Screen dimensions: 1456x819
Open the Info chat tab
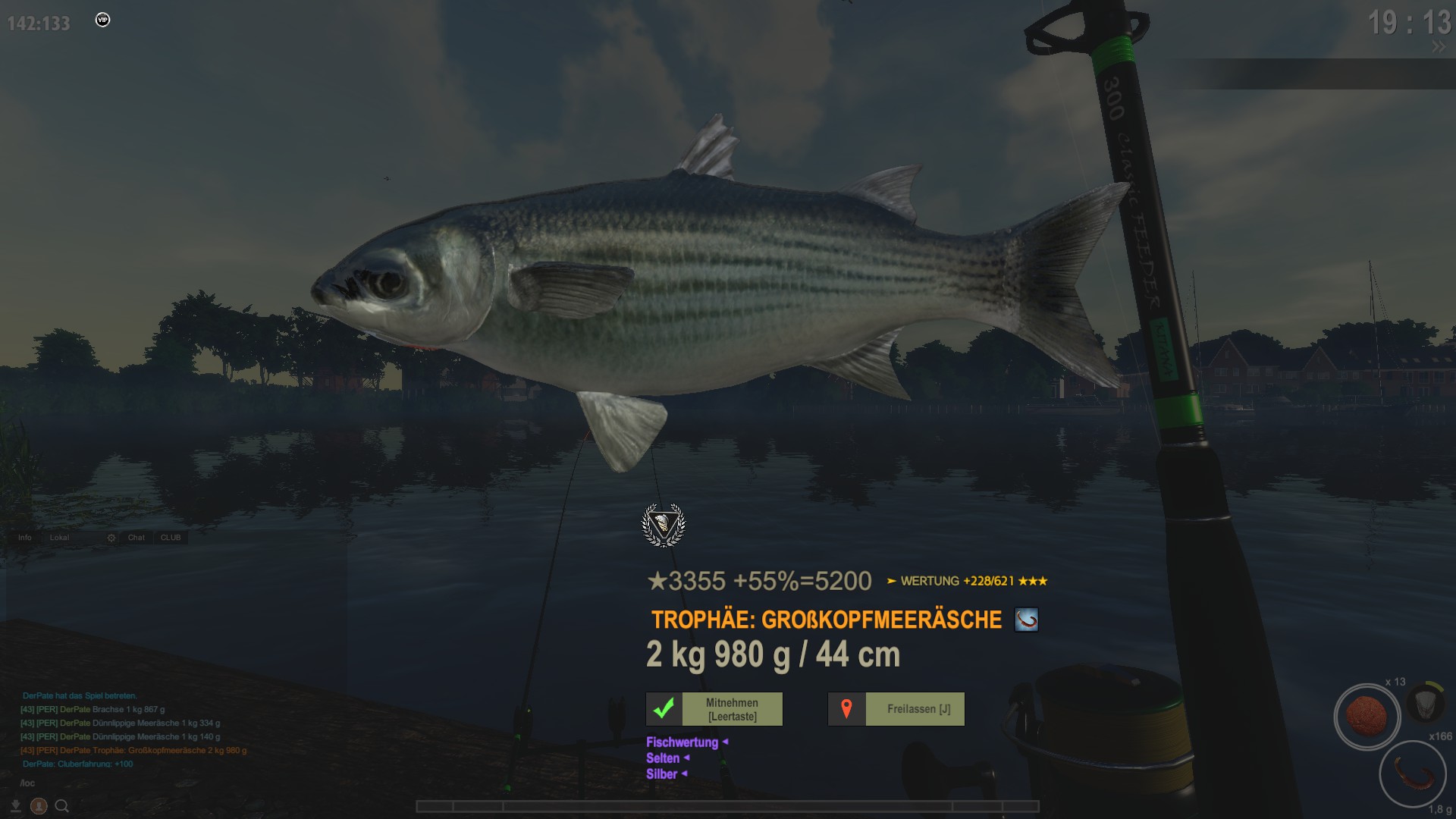25,538
